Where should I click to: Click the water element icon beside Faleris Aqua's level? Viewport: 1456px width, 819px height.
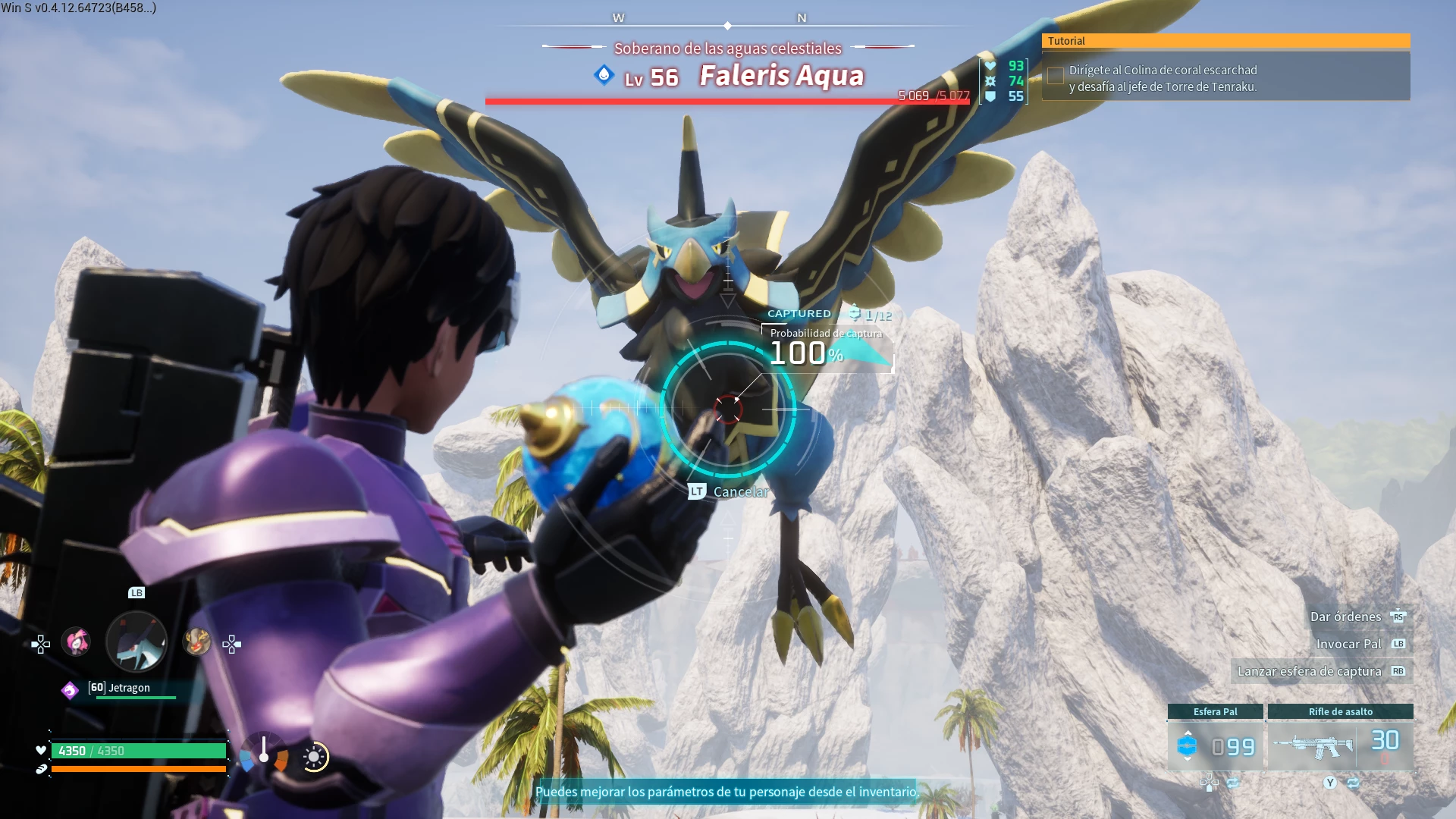pos(603,77)
